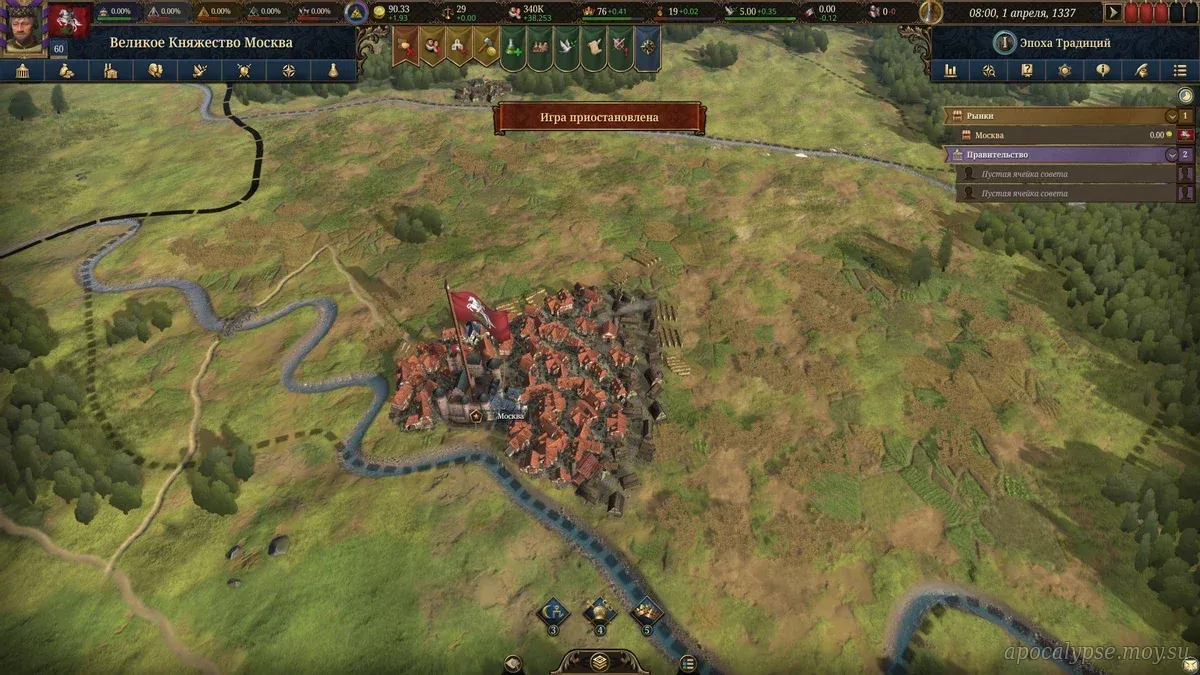
Task: Open the bar chart statistics button
Action: point(950,71)
